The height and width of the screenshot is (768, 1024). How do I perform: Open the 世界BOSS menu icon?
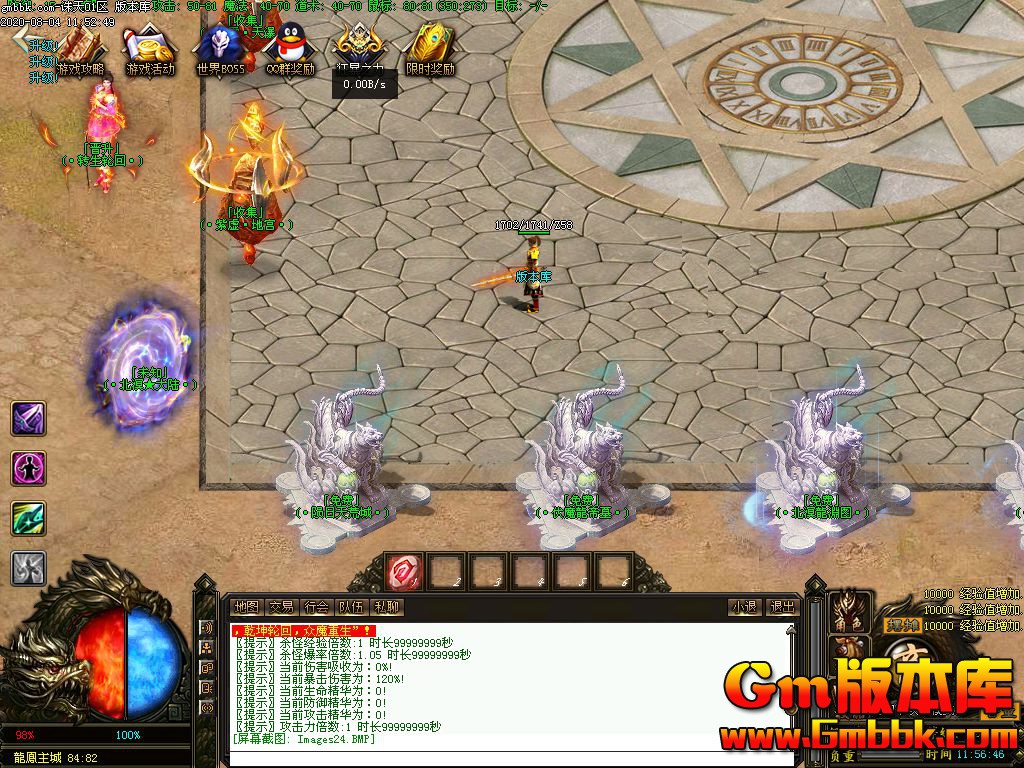coord(220,49)
